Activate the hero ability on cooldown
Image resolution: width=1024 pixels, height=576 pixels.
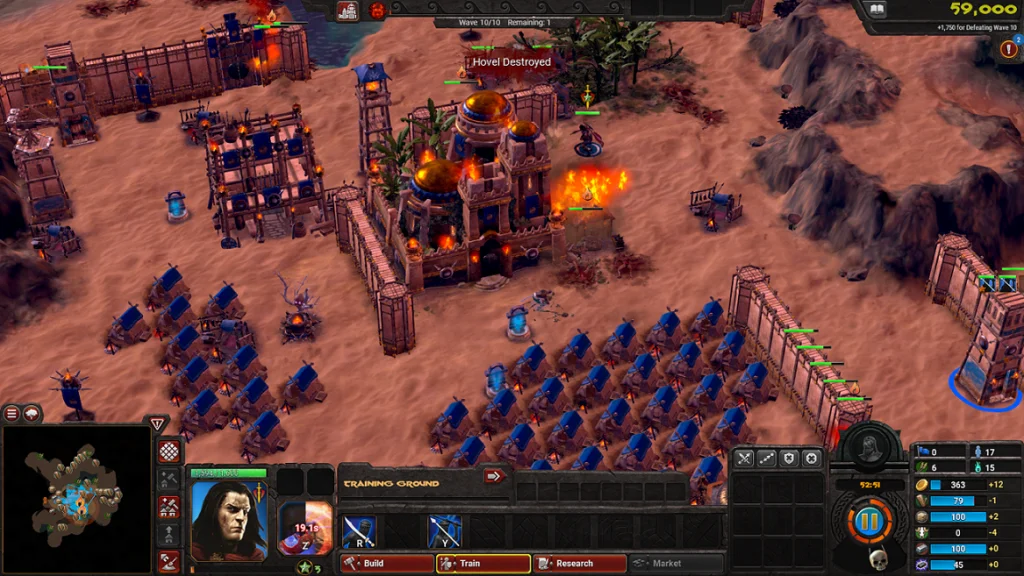304,528
